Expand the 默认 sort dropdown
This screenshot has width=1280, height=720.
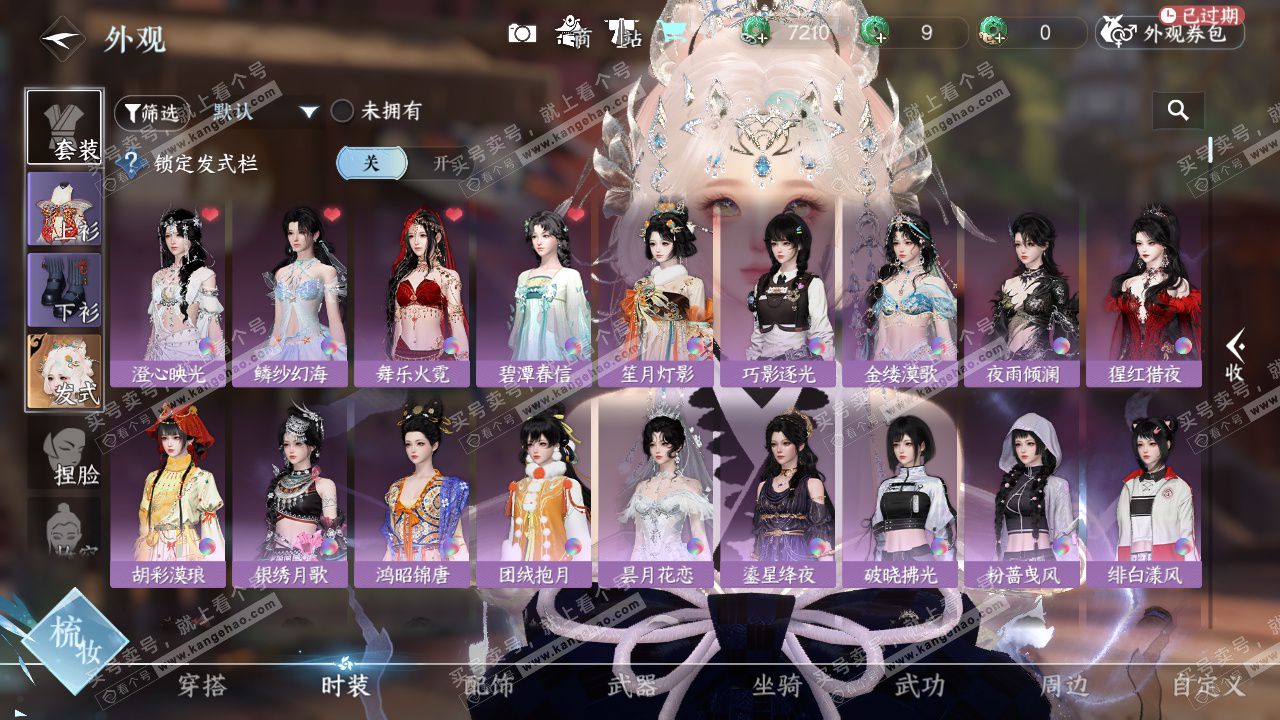309,112
